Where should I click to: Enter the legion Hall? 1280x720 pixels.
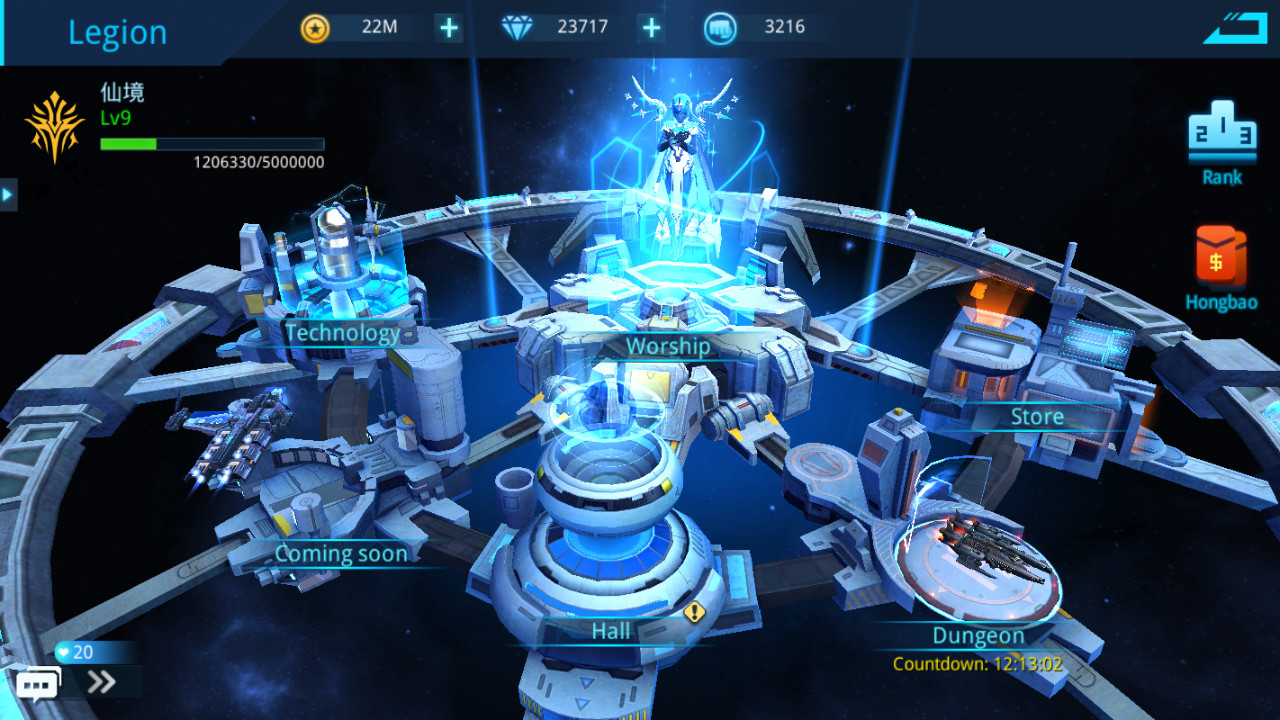pos(608,630)
